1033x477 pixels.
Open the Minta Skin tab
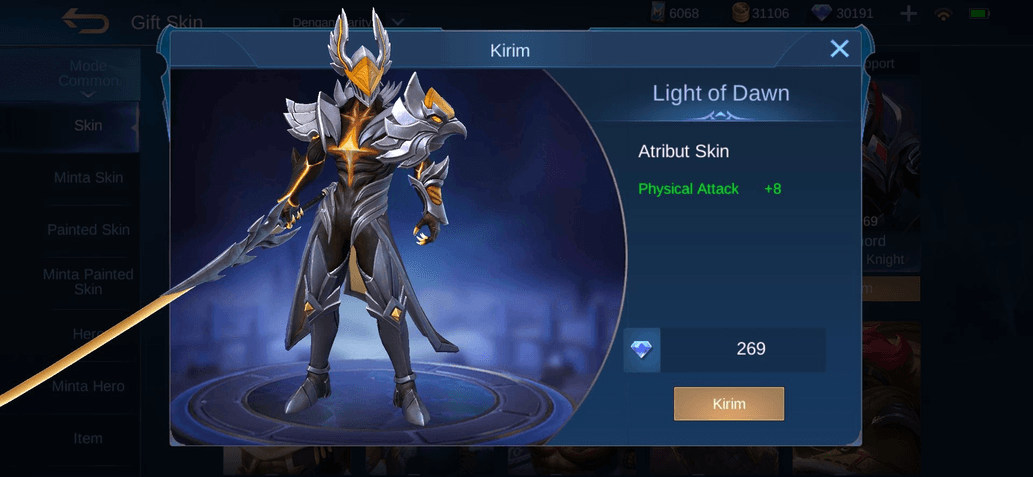click(x=88, y=178)
